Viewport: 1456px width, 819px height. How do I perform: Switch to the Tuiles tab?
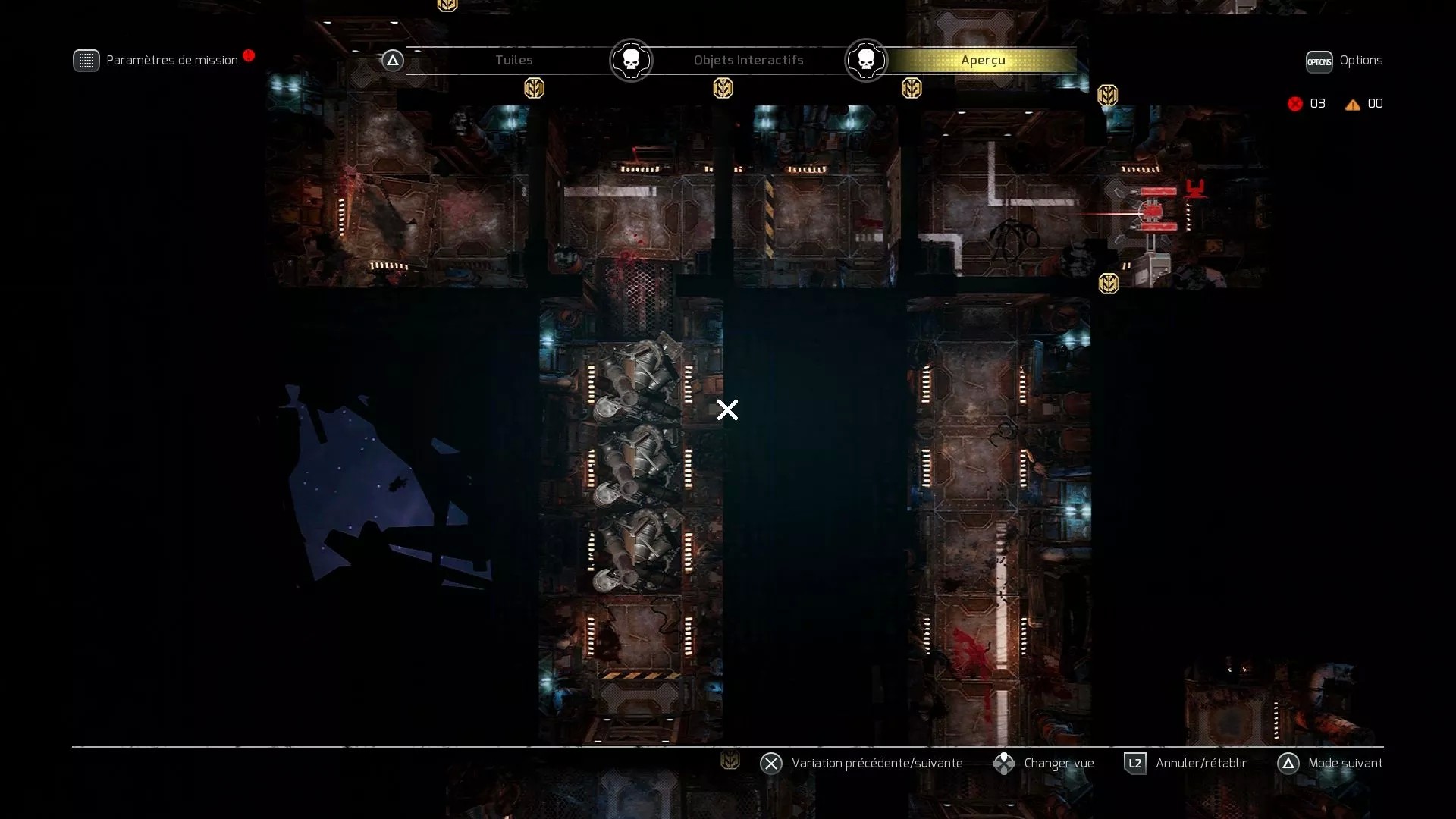[514, 60]
